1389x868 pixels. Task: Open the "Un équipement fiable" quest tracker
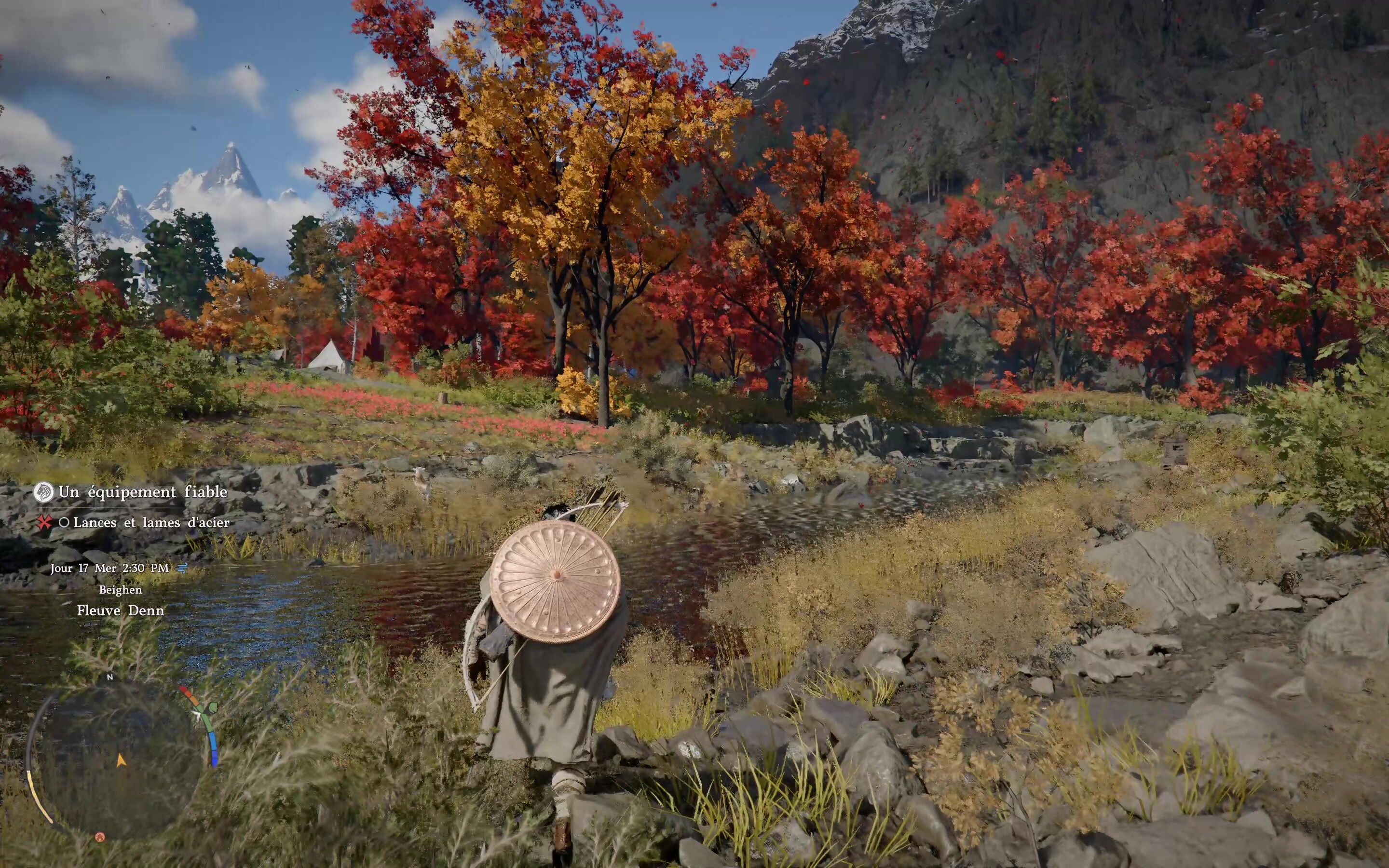pos(143,492)
